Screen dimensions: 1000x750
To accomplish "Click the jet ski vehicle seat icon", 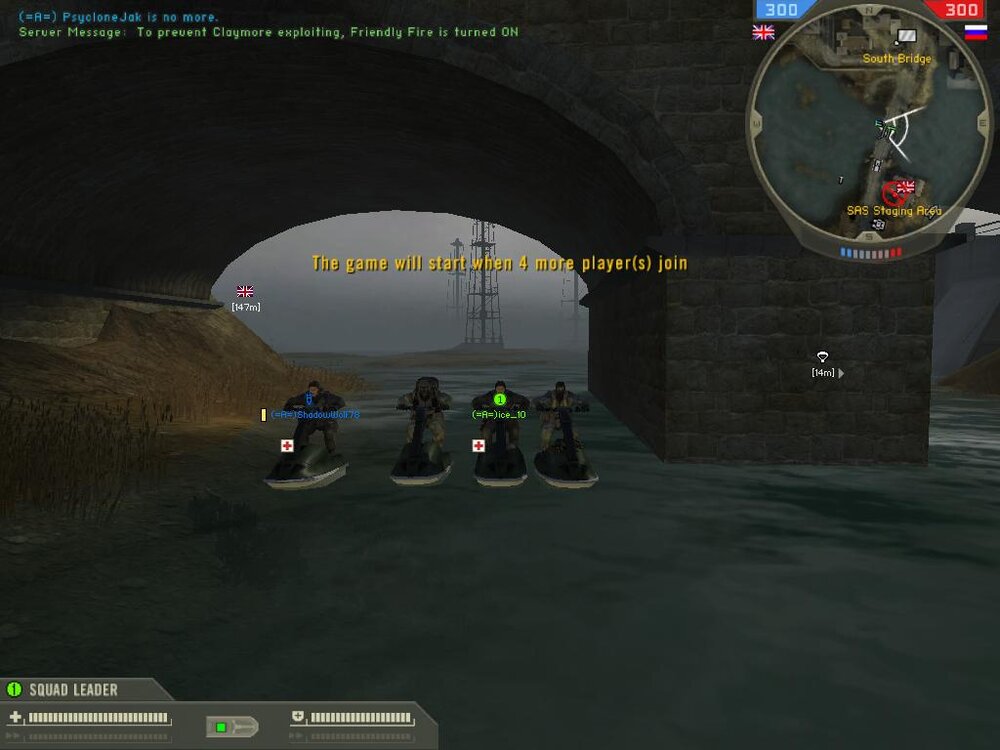I will tap(232, 726).
